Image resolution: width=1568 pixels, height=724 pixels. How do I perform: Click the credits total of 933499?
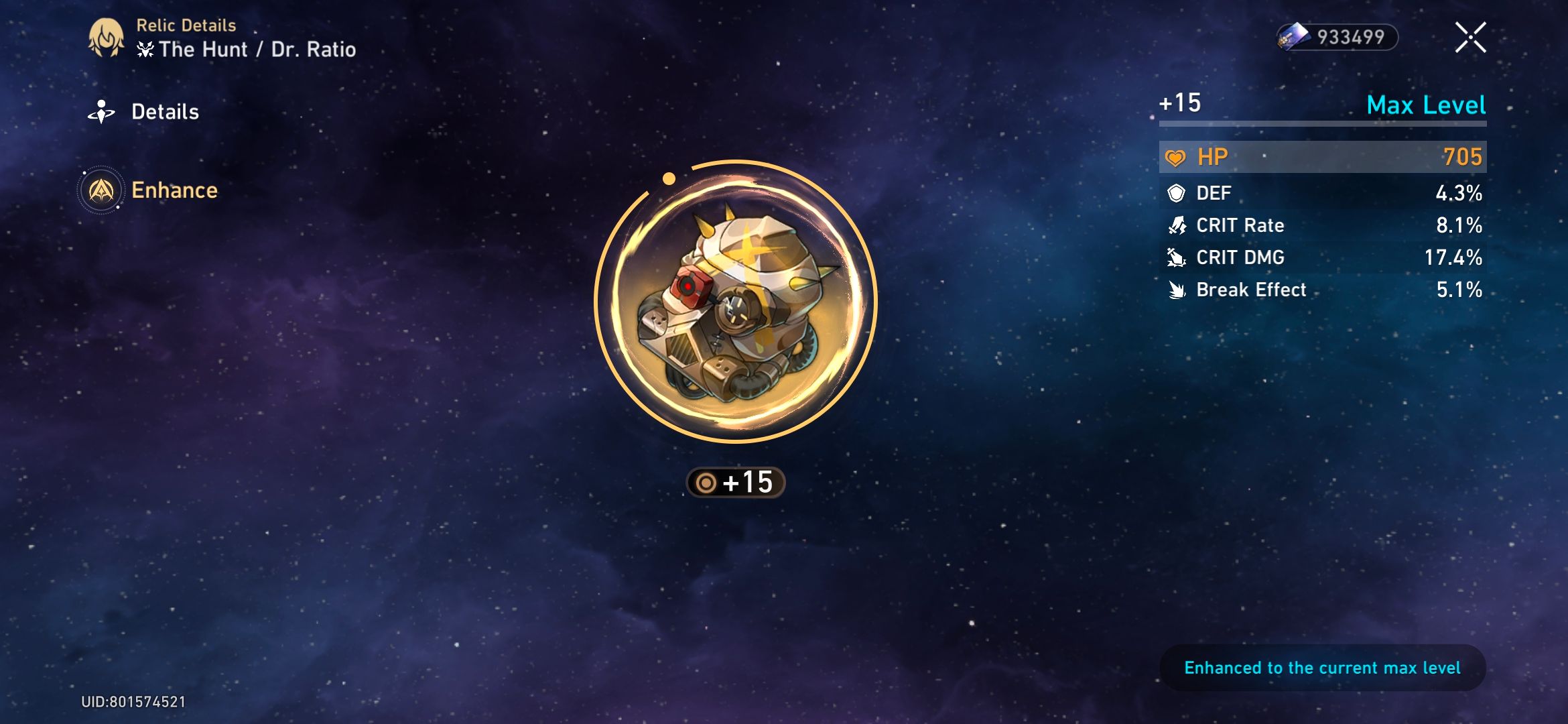point(1353,38)
